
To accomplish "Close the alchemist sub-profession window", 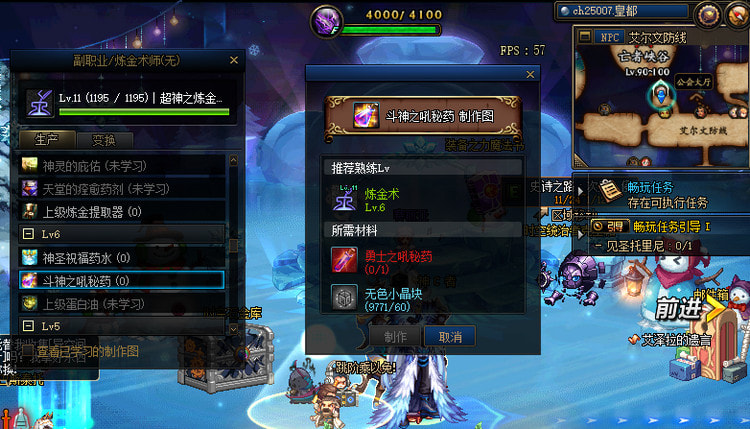I will coord(234,61).
